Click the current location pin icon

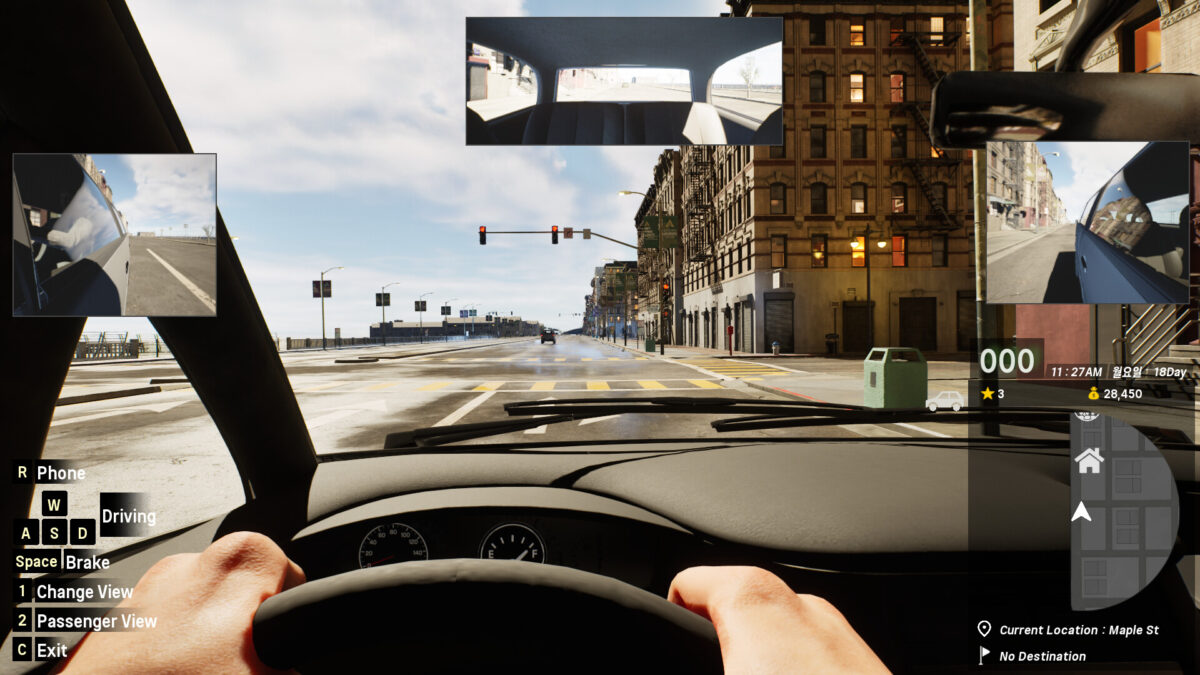pyautogui.click(x=984, y=629)
